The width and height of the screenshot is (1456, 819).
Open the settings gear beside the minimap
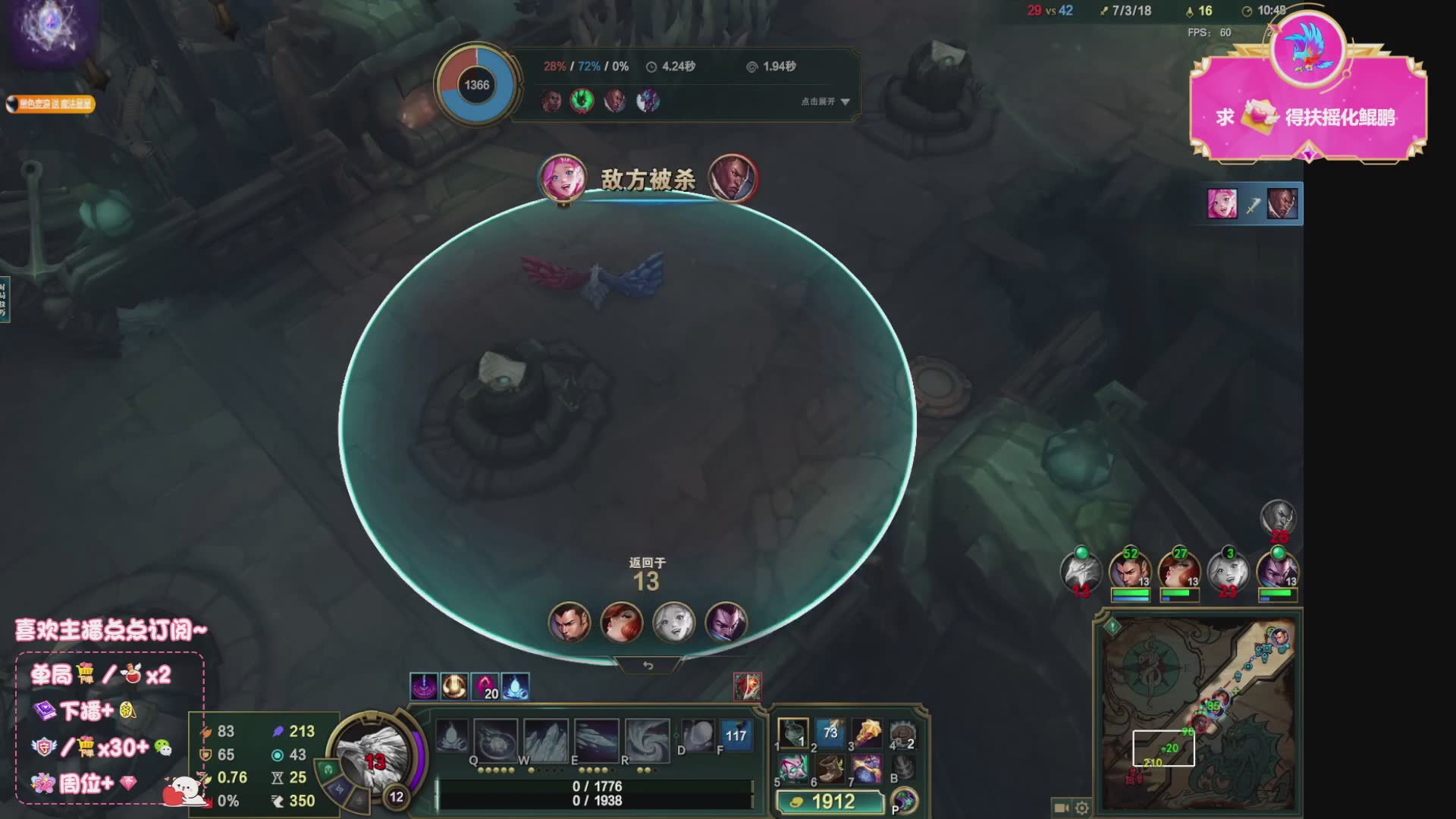point(1082,808)
